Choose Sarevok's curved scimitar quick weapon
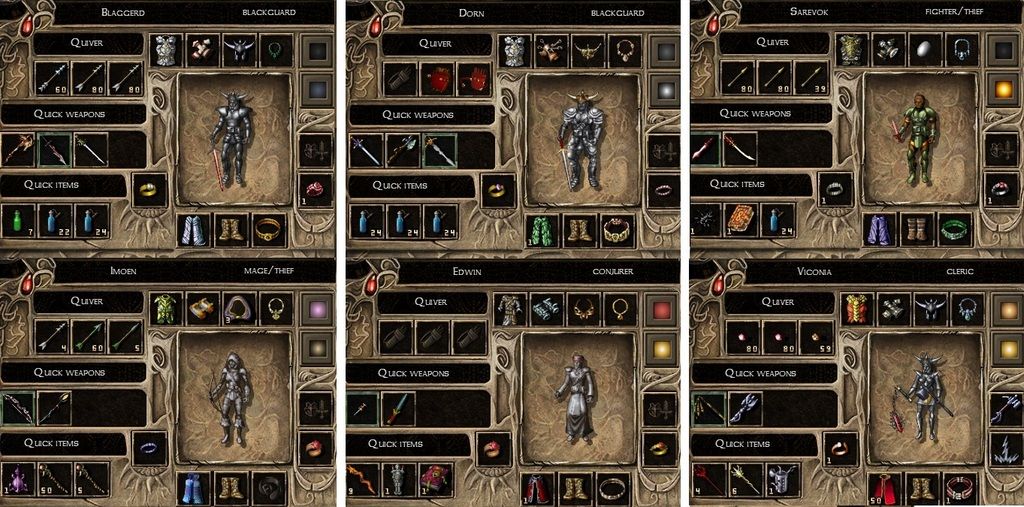The image size is (1024, 507). tap(741, 150)
